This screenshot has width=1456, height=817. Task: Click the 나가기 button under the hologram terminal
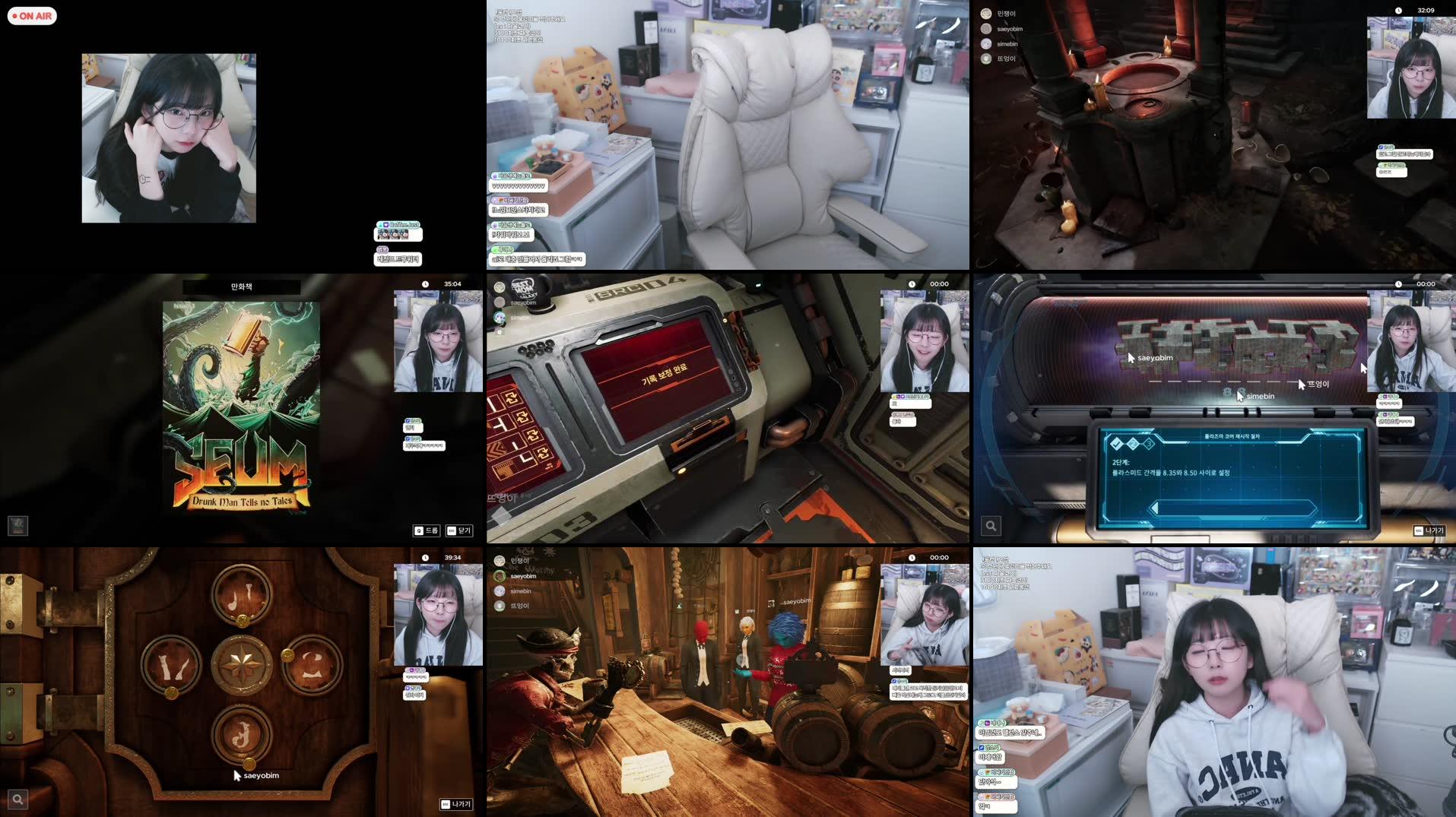(1430, 531)
